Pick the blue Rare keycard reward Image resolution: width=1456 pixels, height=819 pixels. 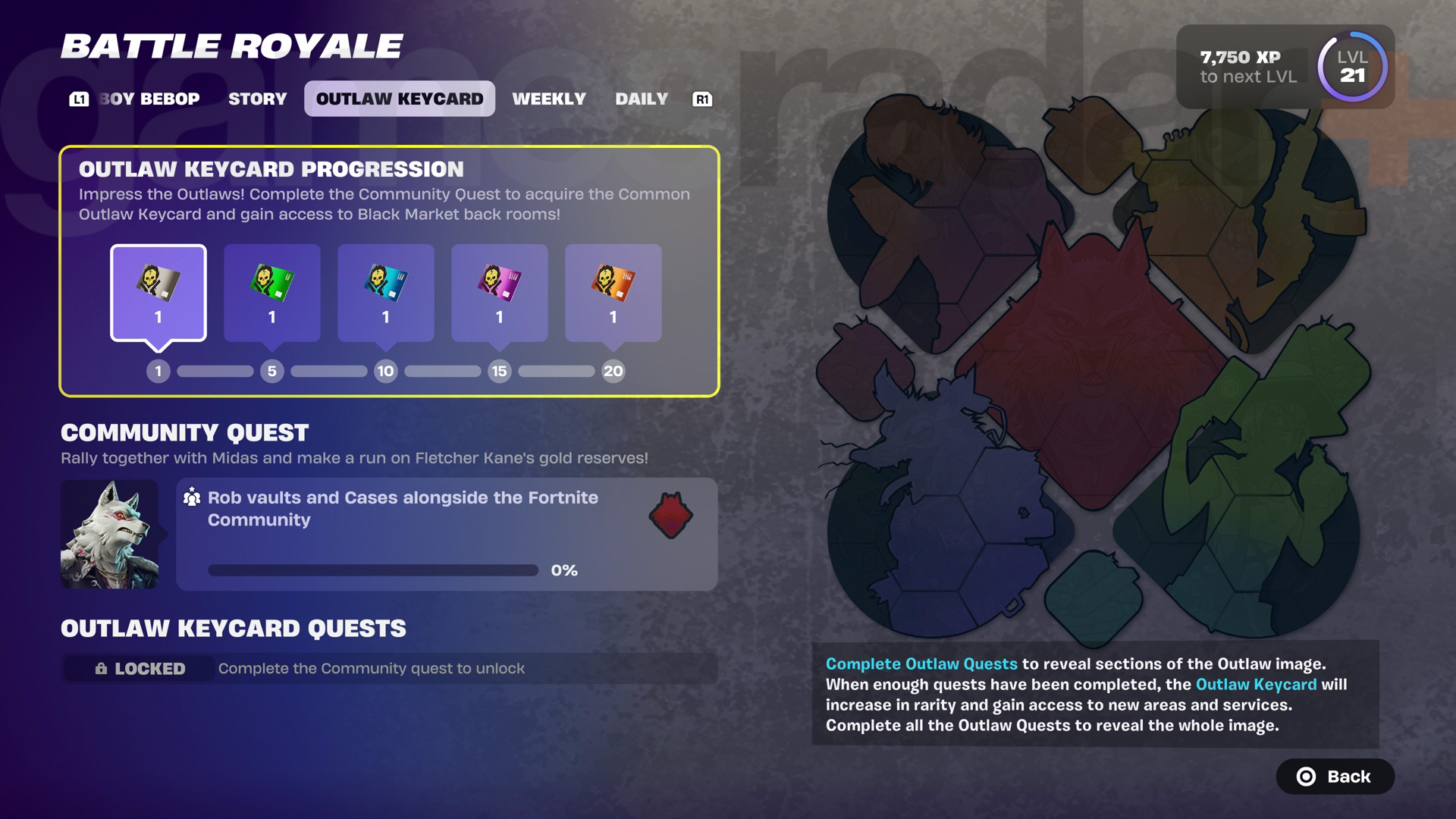tap(386, 293)
